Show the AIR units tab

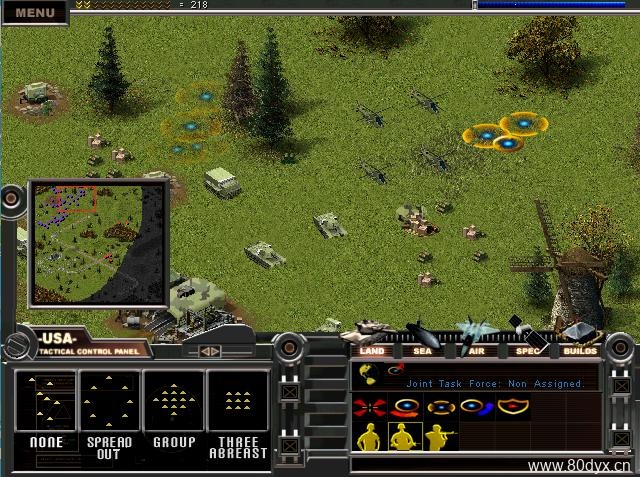pos(476,350)
